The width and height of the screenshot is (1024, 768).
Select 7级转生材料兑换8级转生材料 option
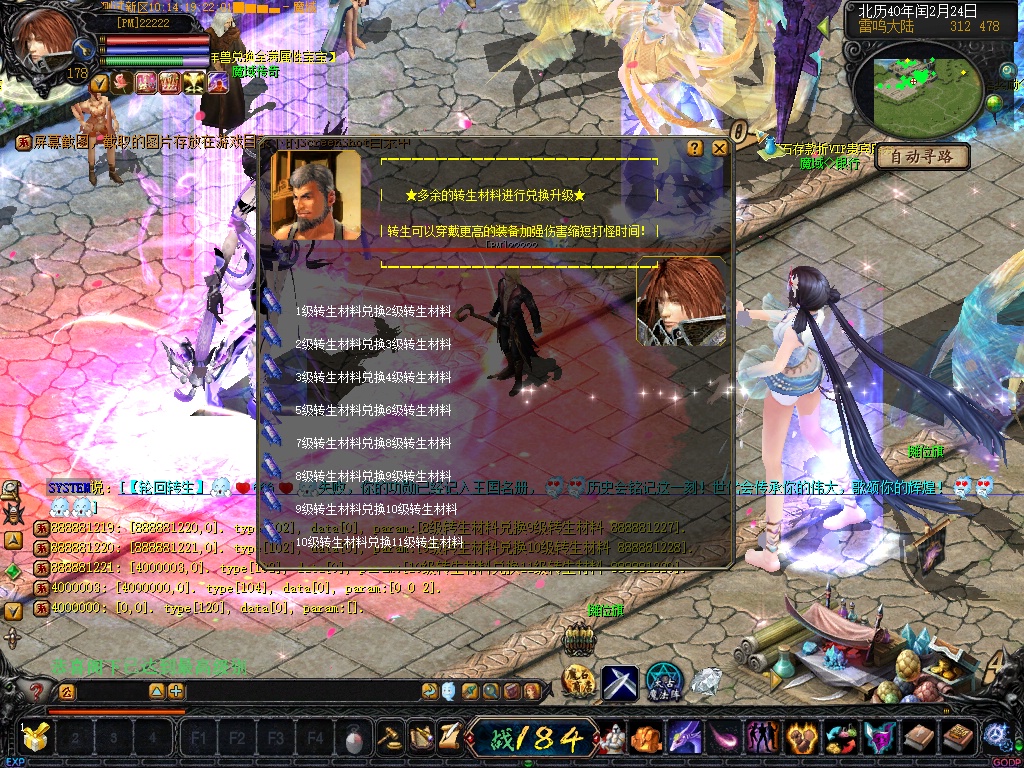coord(373,443)
